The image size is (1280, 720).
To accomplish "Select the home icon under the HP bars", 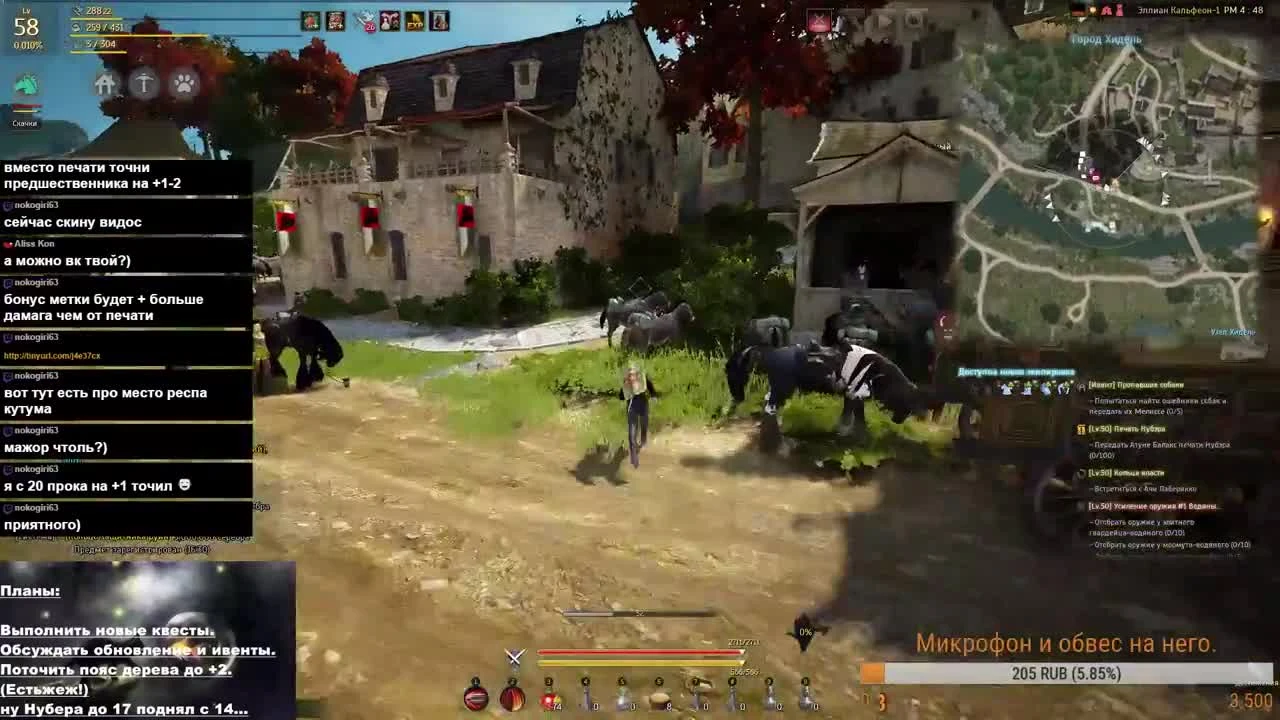I will (104, 84).
